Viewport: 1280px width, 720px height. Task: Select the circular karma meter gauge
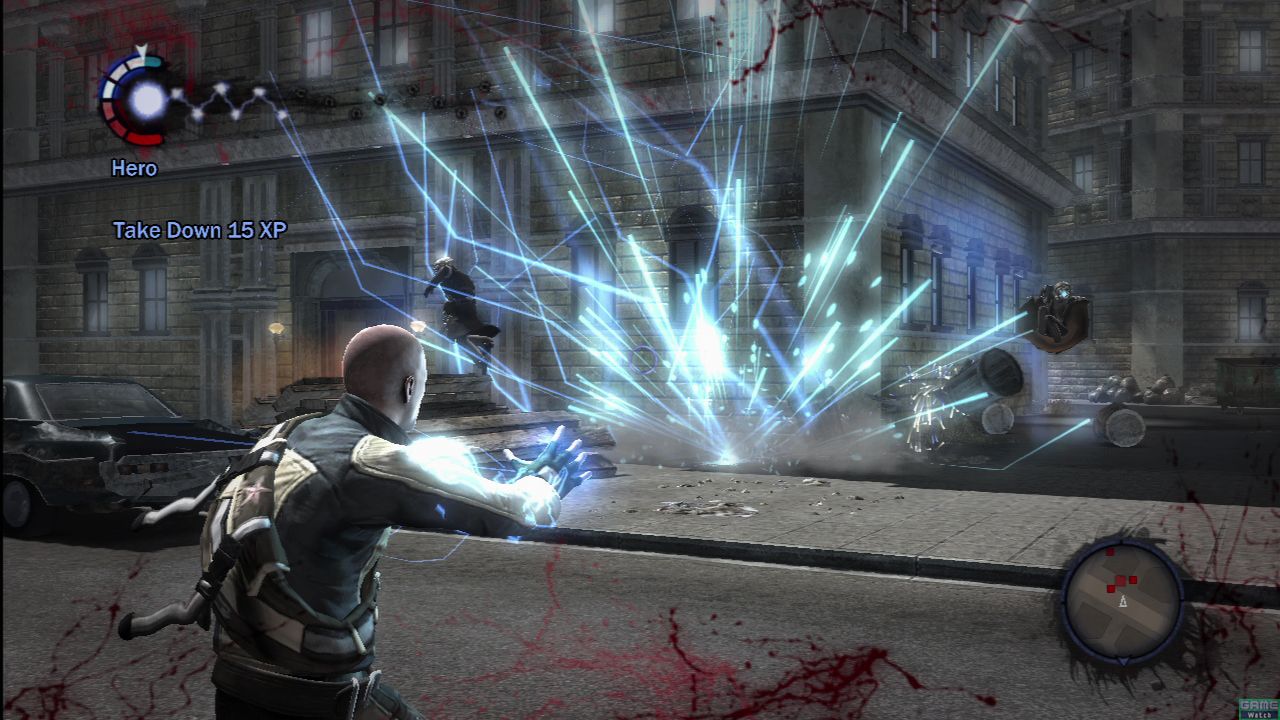pos(137,97)
